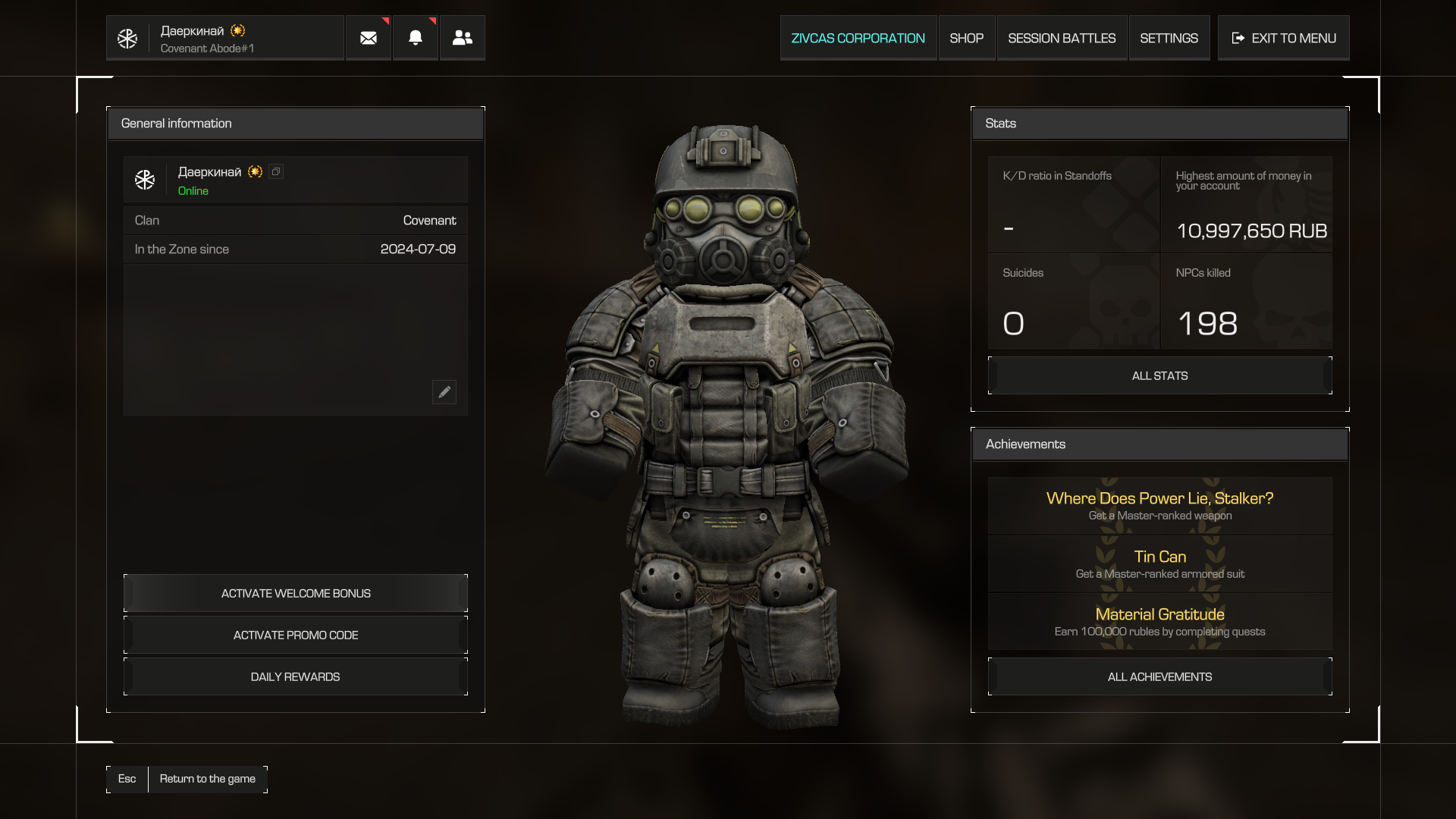1456x819 pixels.
Task: Open the Shop tab
Action: click(966, 38)
